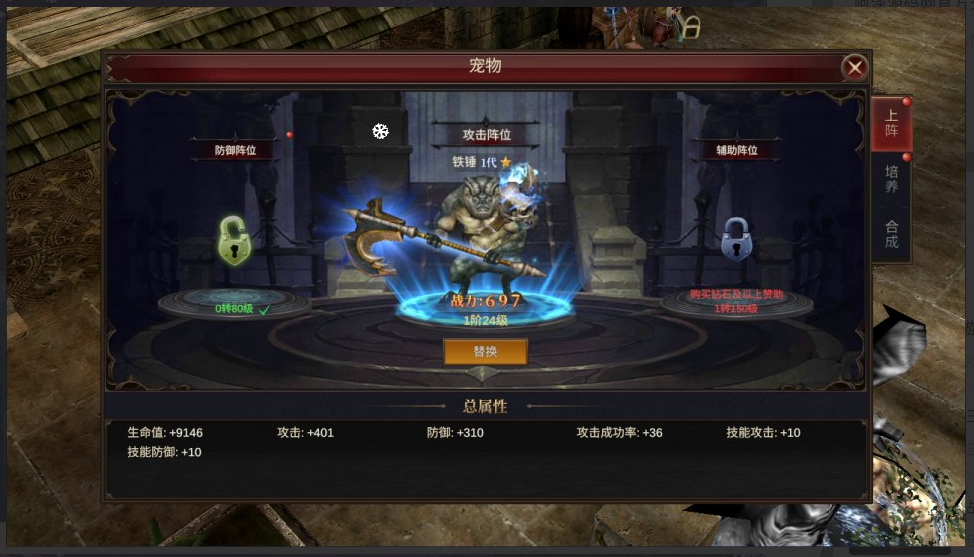Close the 宠物 pet window
Screen dimensions: 974x557
coord(854,67)
